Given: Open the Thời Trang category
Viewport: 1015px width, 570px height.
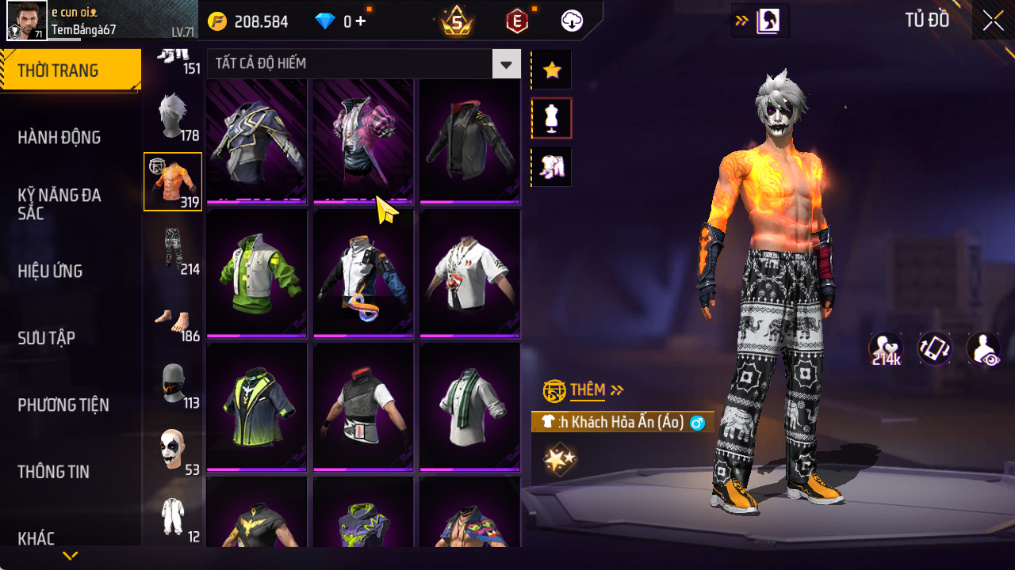Looking at the screenshot, I should click(70, 70).
